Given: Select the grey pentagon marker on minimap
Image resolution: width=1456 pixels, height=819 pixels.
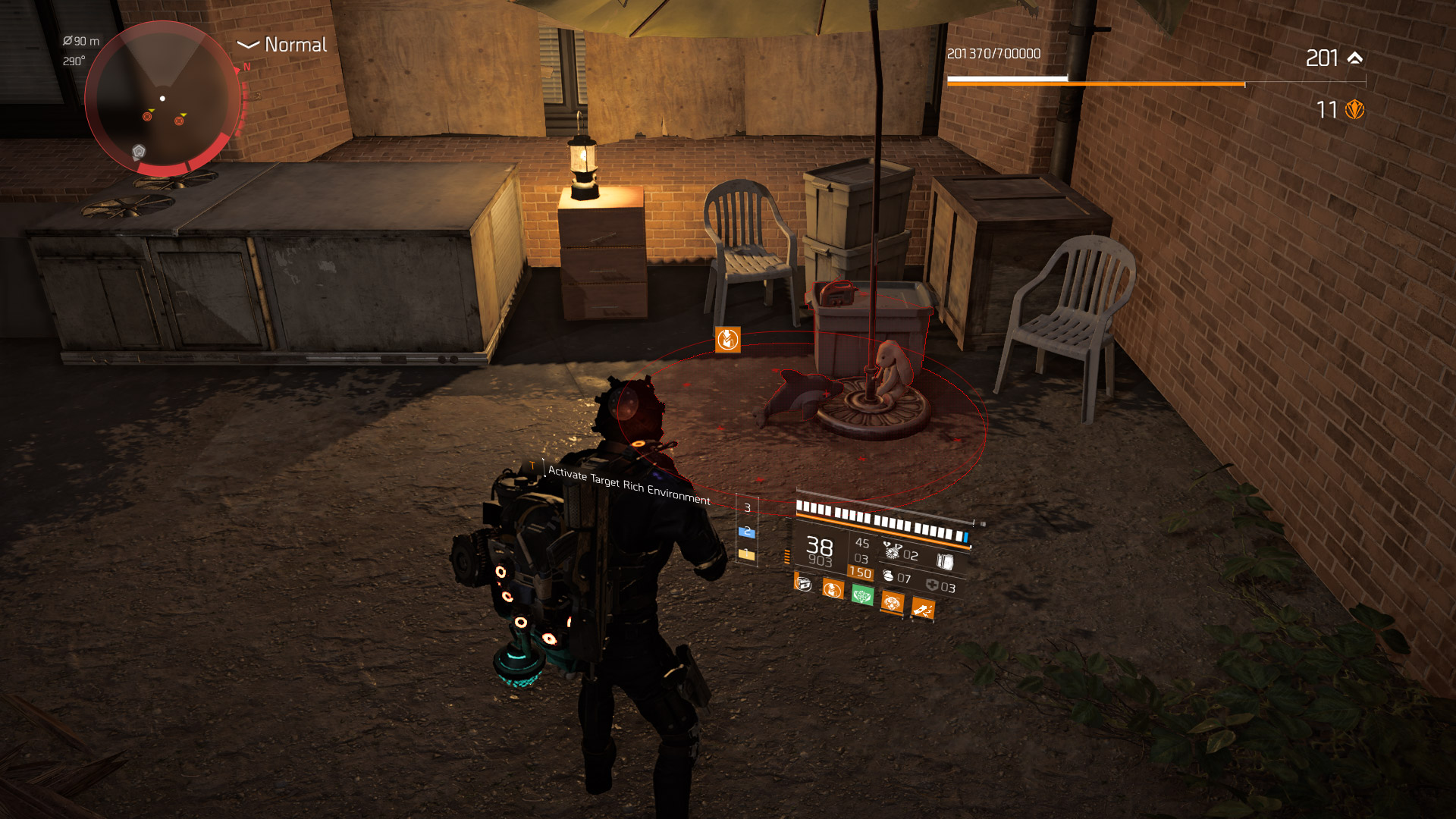Looking at the screenshot, I should (x=139, y=152).
